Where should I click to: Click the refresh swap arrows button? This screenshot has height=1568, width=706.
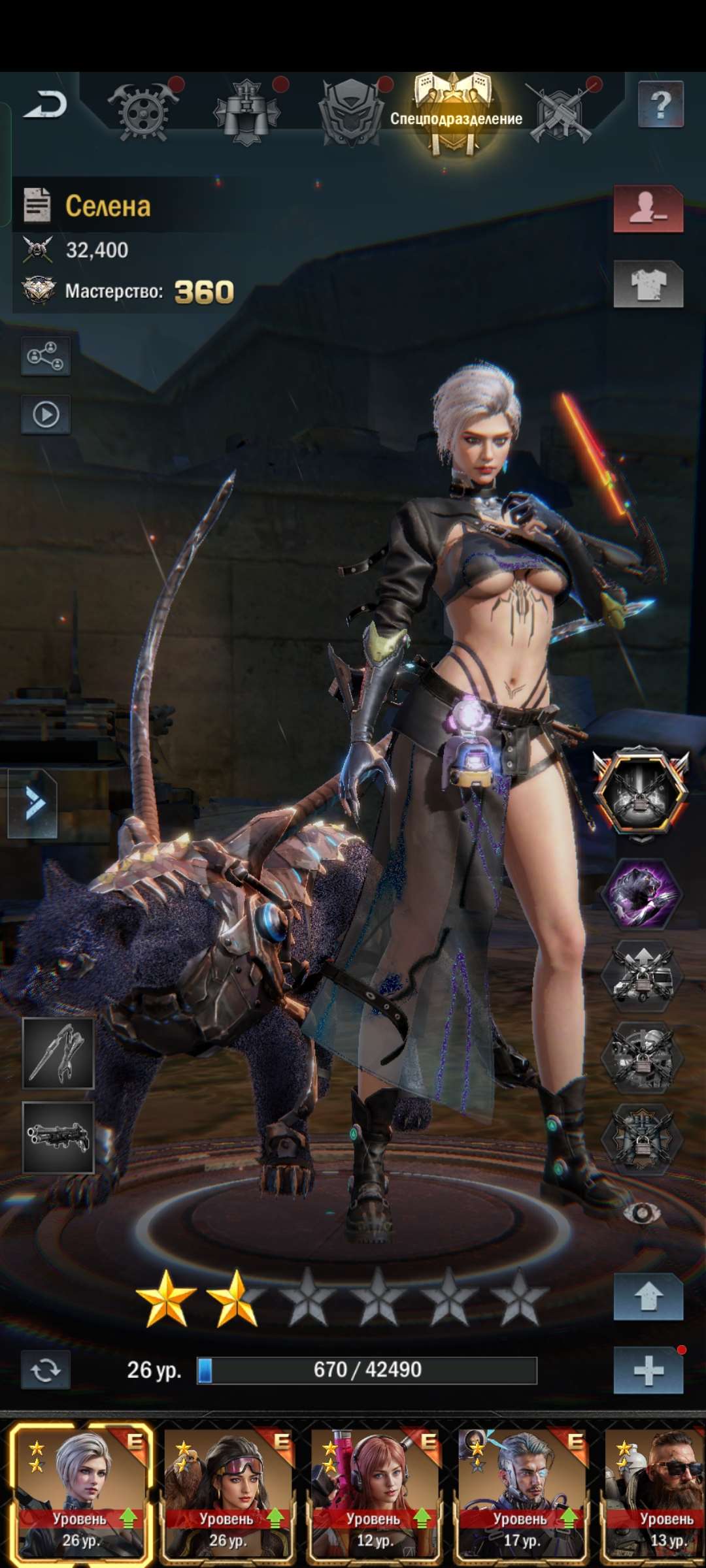[x=45, y=1369]
